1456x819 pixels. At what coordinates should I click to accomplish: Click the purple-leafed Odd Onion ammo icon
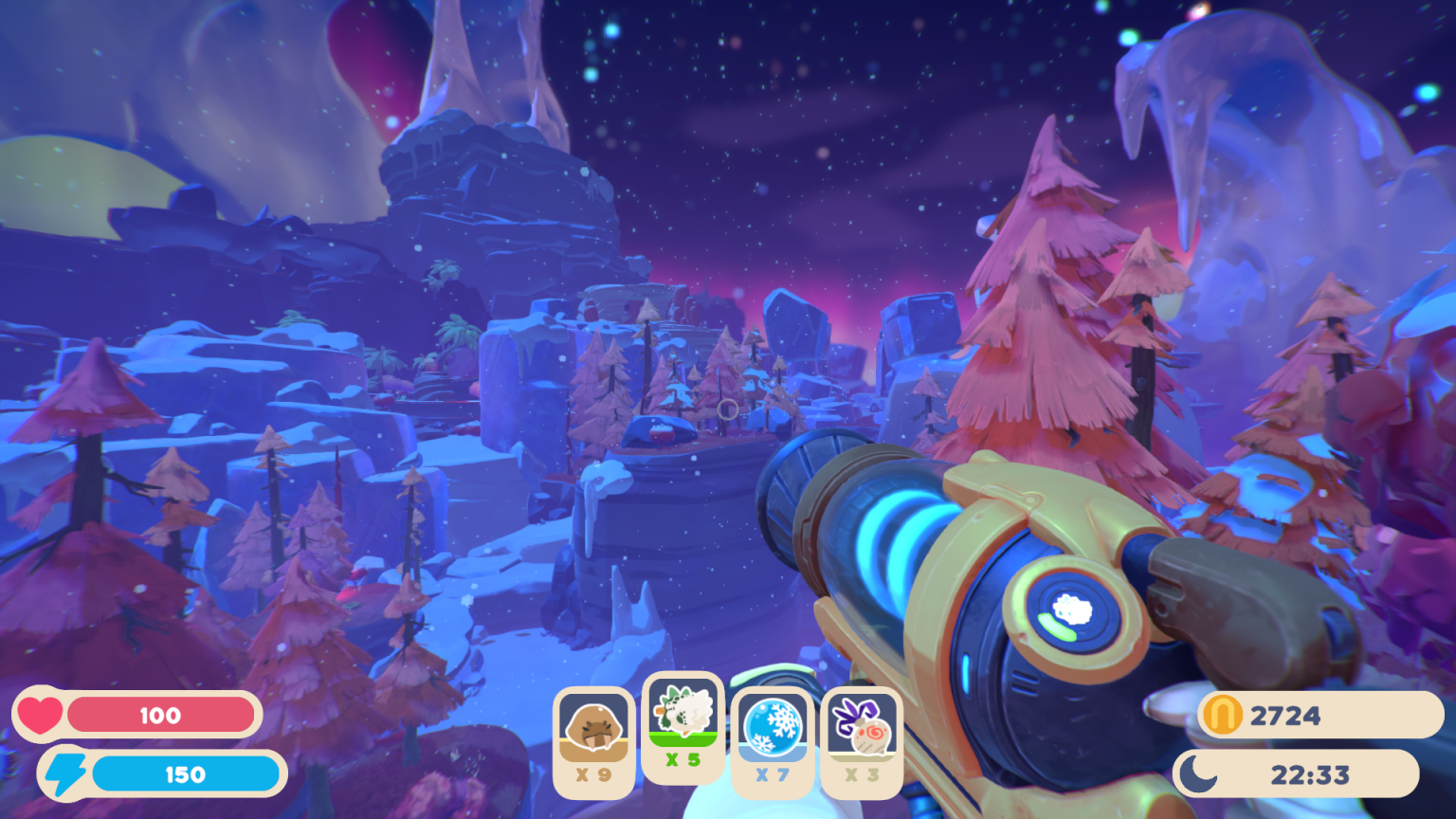point(861,727)
